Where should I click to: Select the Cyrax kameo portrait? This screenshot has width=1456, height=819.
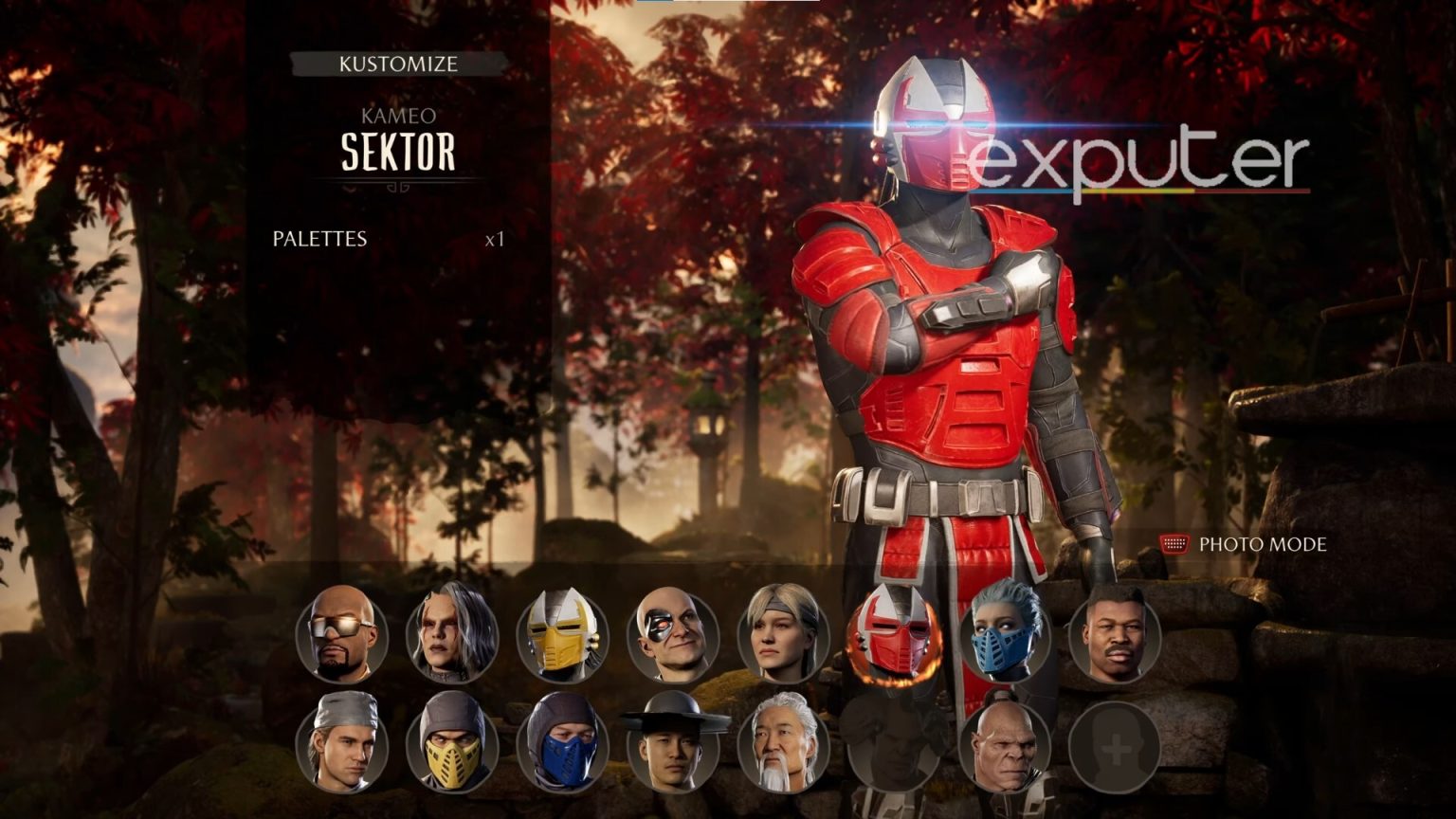click(566, 638)
